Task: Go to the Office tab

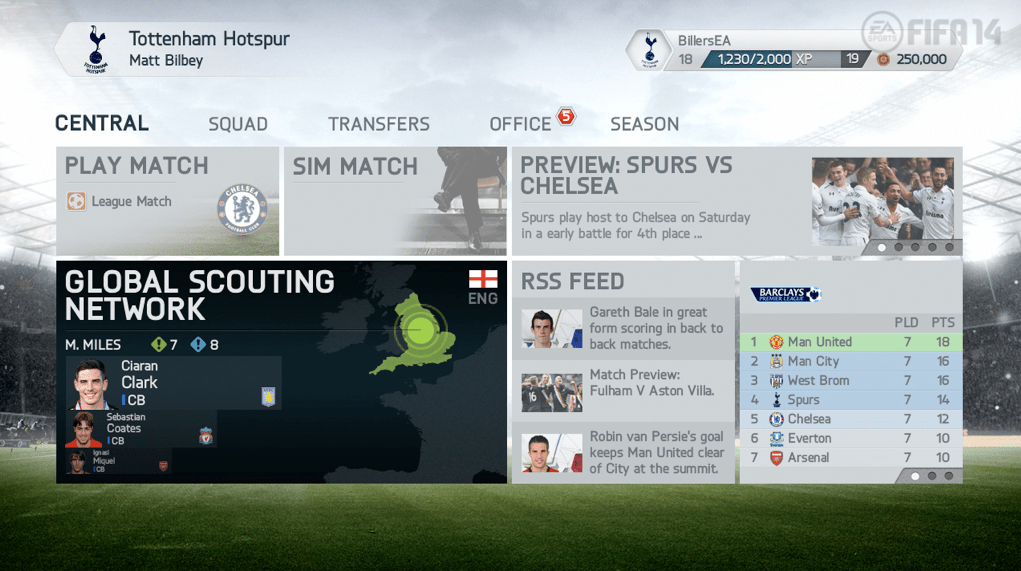Action: [x=520, y=124]
